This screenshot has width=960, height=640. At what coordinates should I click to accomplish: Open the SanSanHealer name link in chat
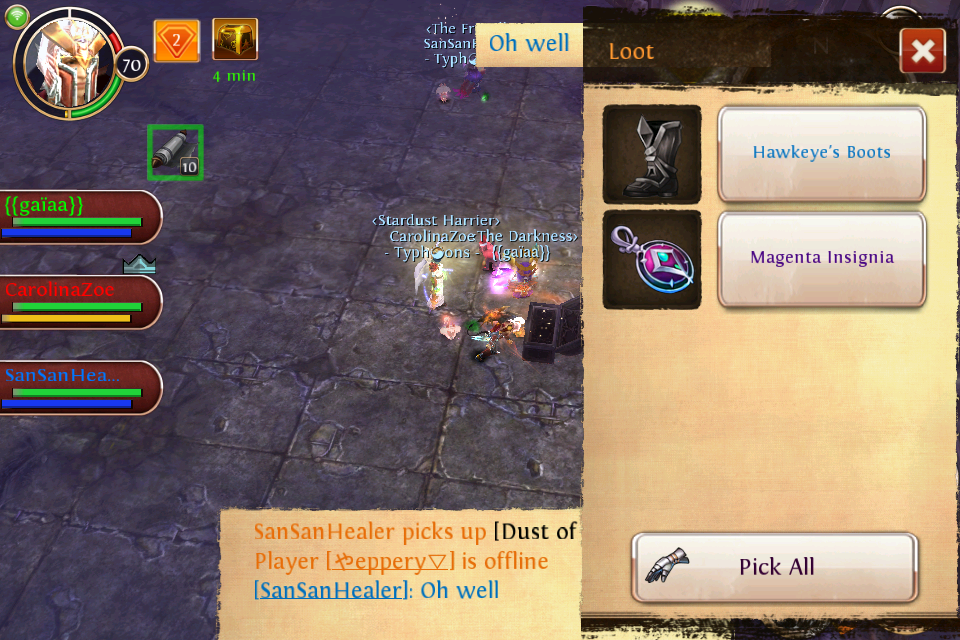(x=331, y=590)
